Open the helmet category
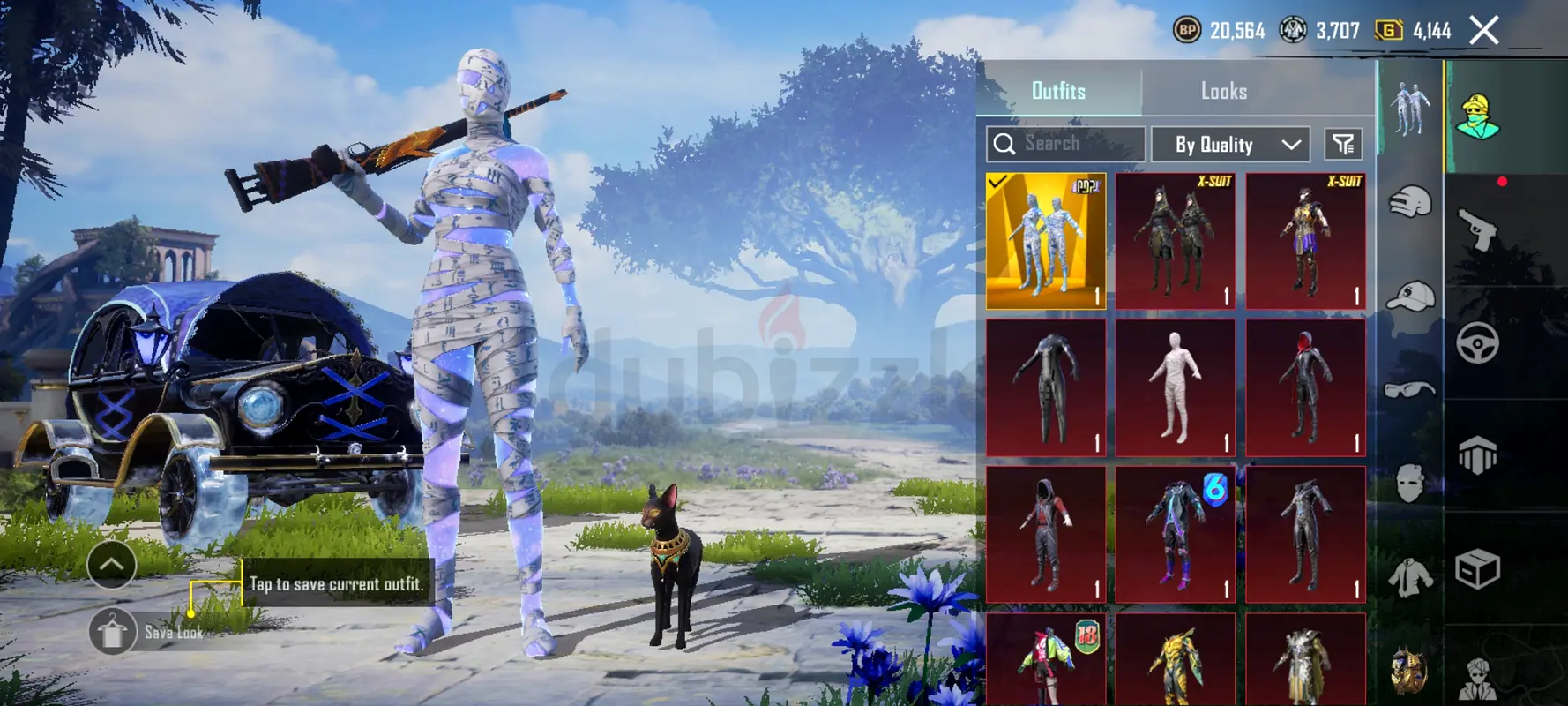 [x=1409, y=202]
